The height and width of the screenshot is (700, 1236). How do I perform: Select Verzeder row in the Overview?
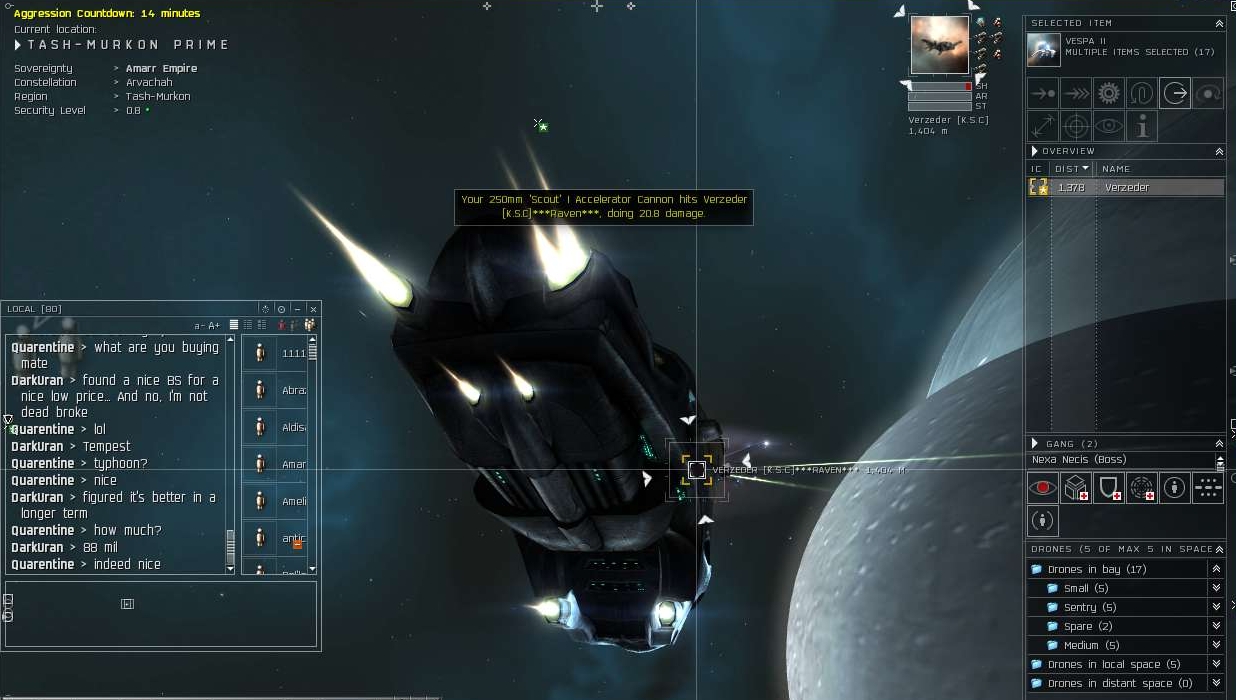pyautogui.click(x=1126, y=187)
